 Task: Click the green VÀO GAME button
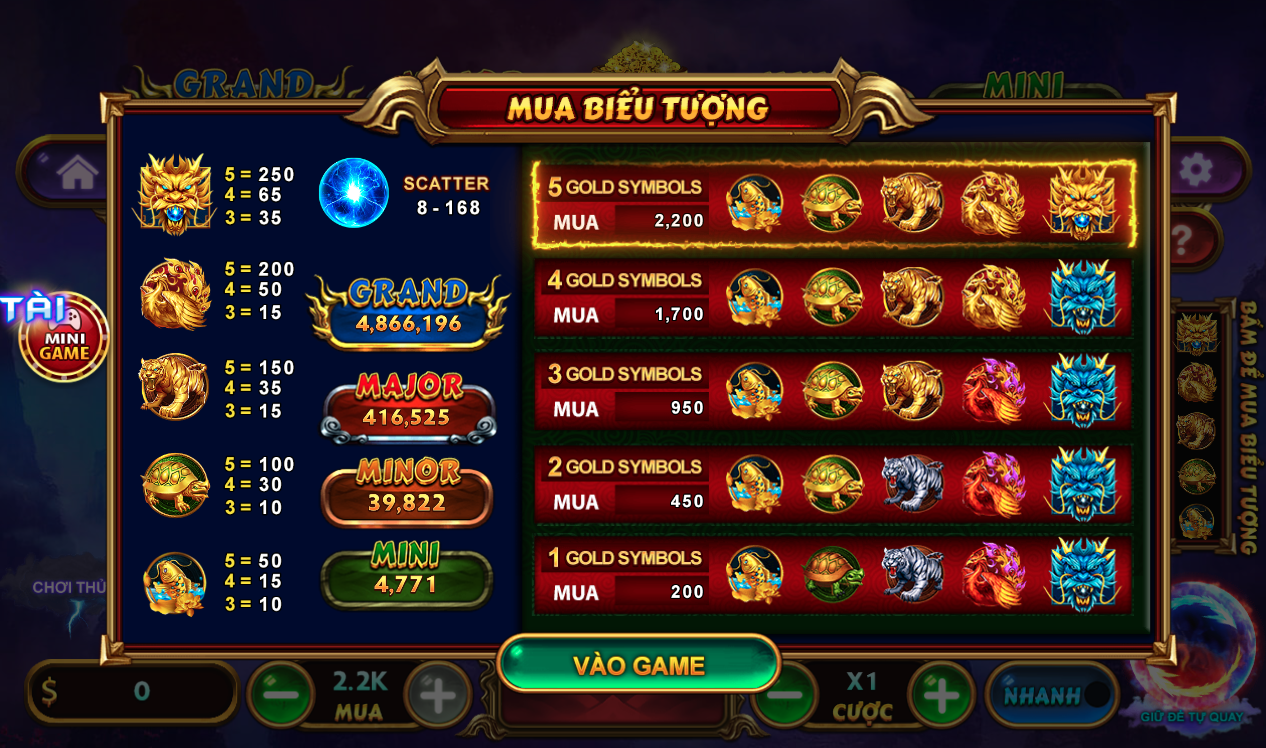(639, 665)
